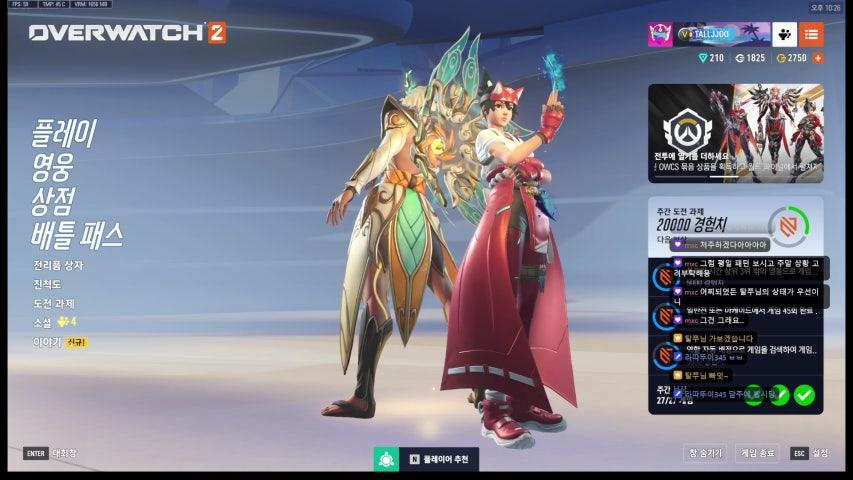The height and width of the screenshot is (480, 853).
Task: Click the 창 숨기기 (Hide Window) button
Action: [x=705, y=453]
